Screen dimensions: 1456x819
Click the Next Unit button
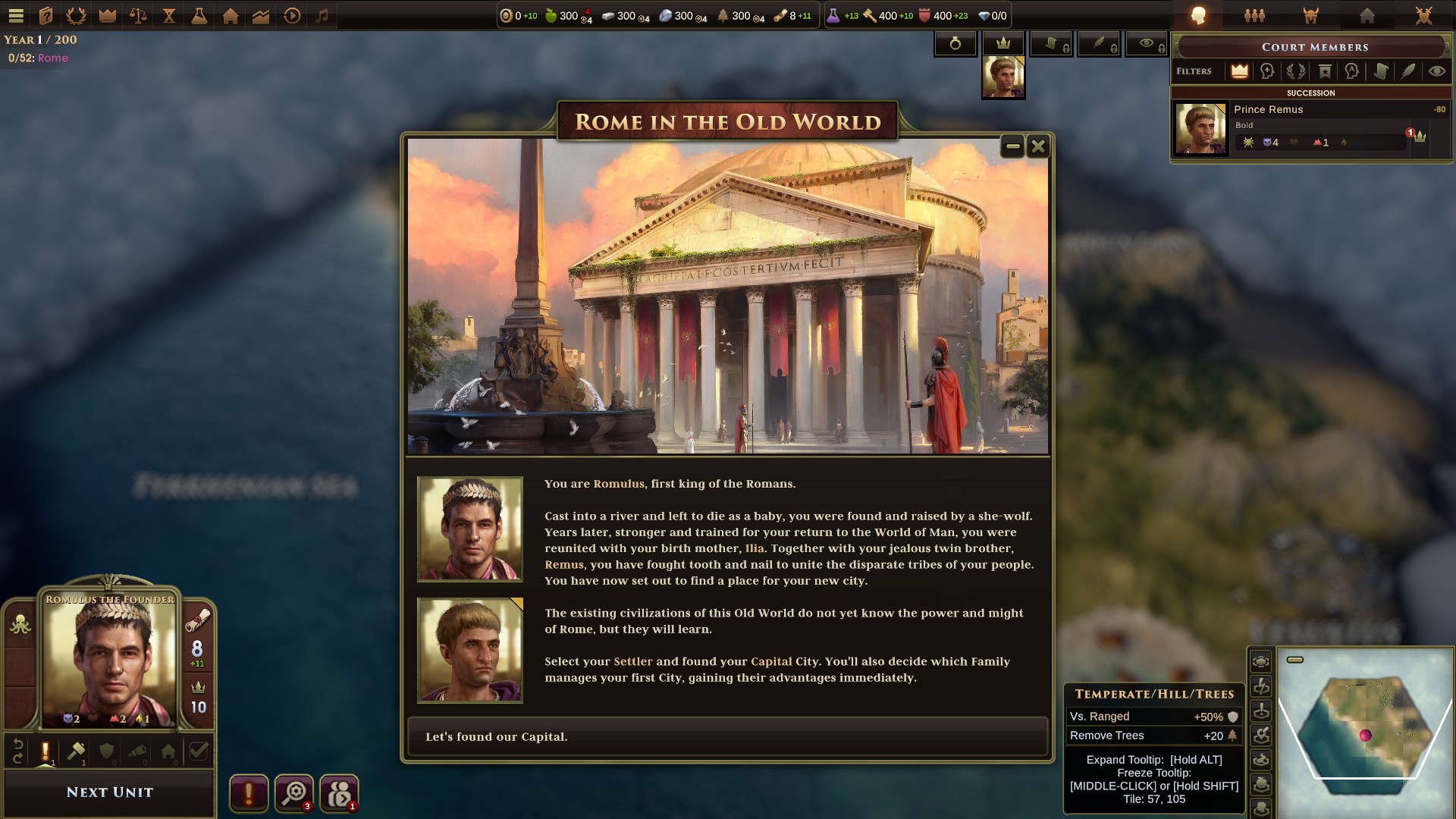coord(109,792)
